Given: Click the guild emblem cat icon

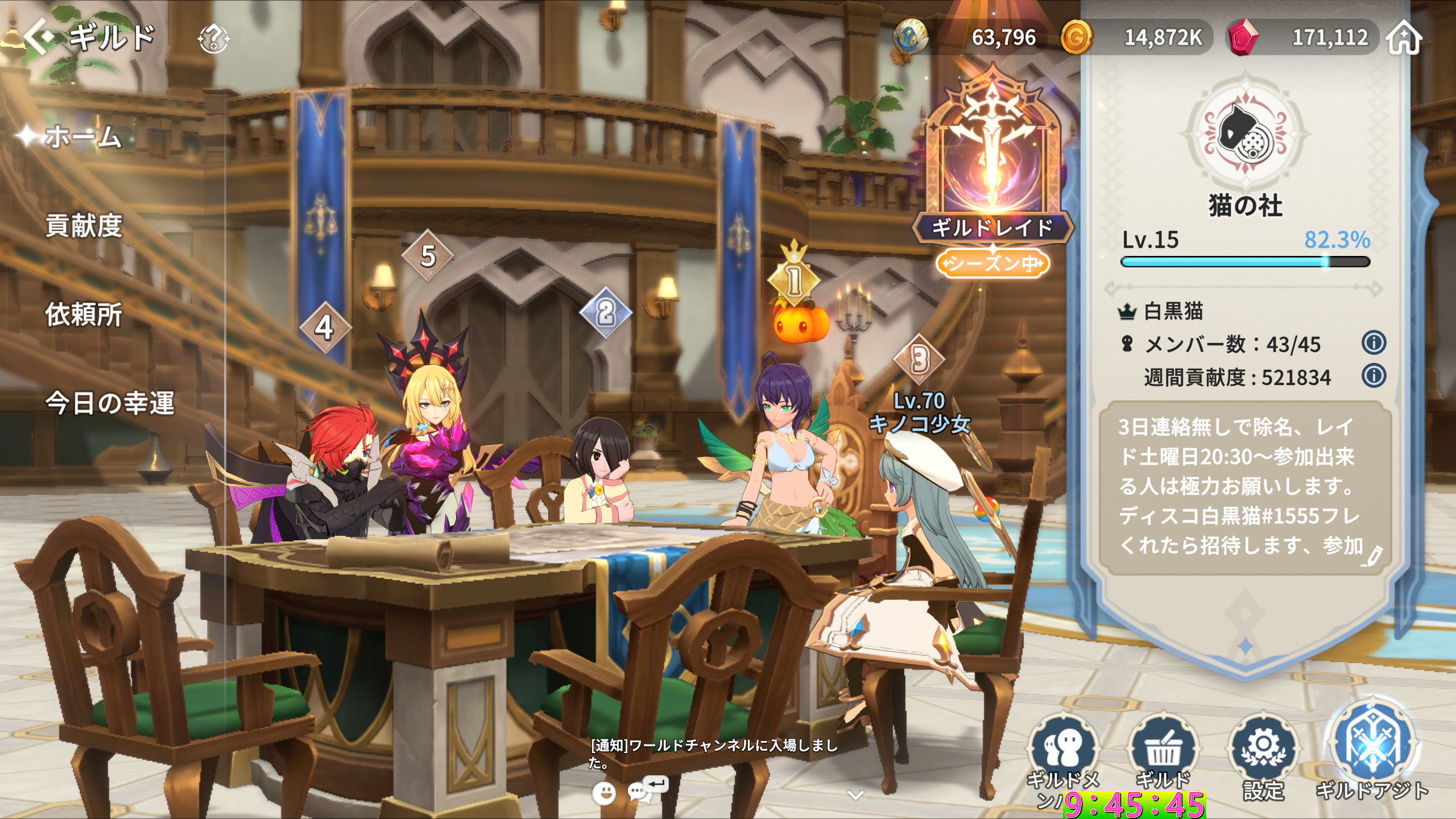Looking at the screenshot, I should tap(1245, 135).
